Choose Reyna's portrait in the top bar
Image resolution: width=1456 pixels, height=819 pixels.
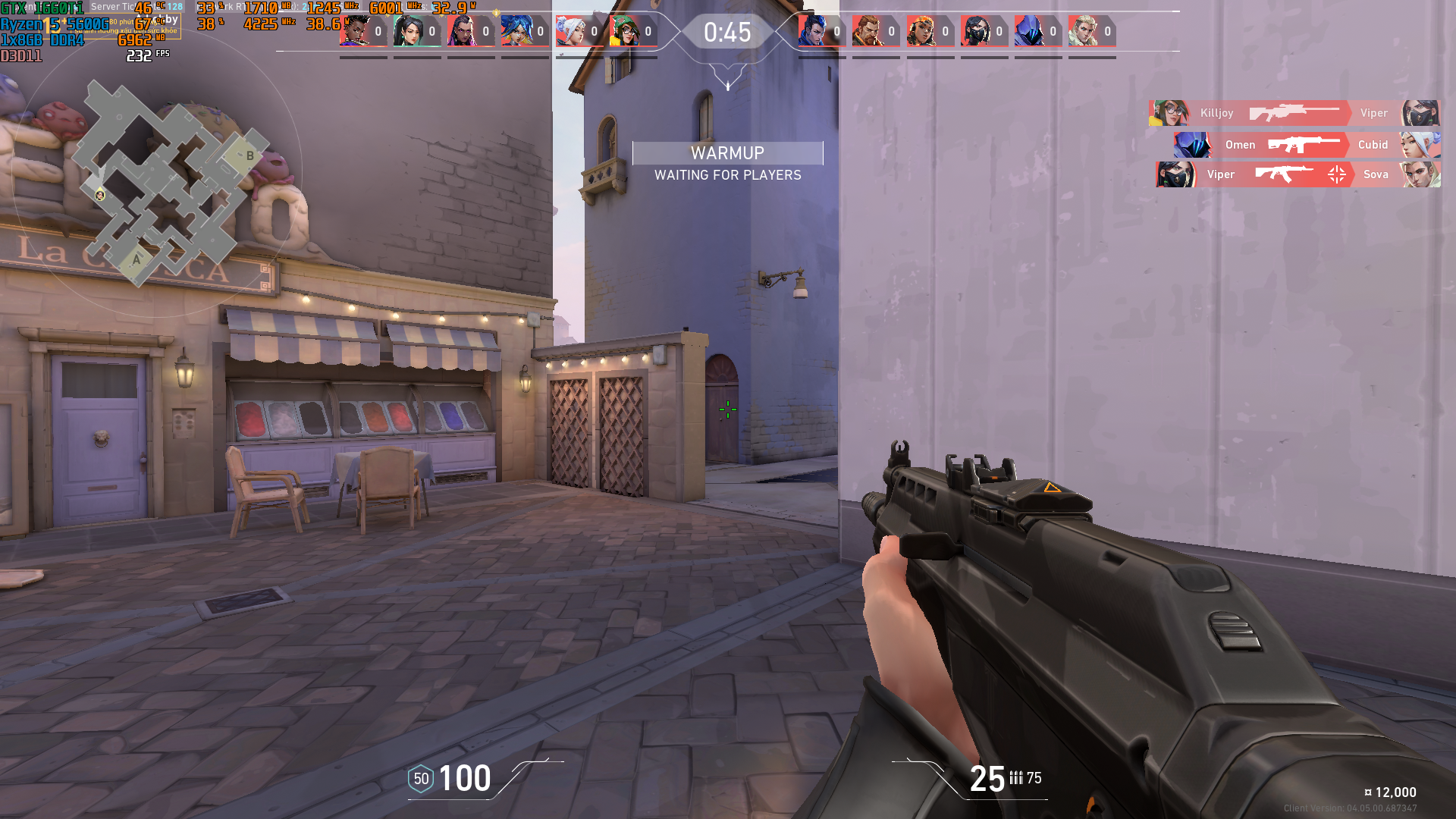463,31
